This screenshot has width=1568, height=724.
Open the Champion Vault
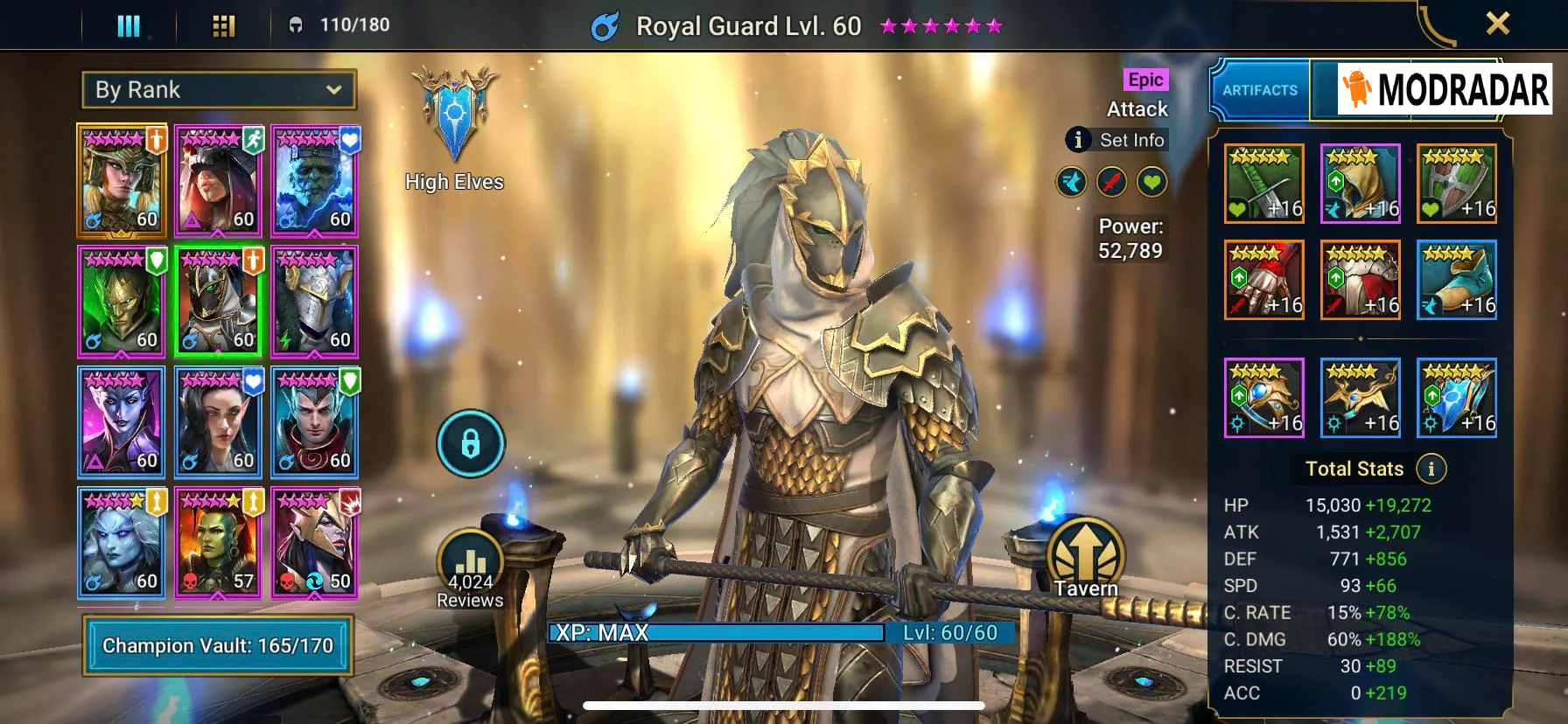[x=218, y=645]
